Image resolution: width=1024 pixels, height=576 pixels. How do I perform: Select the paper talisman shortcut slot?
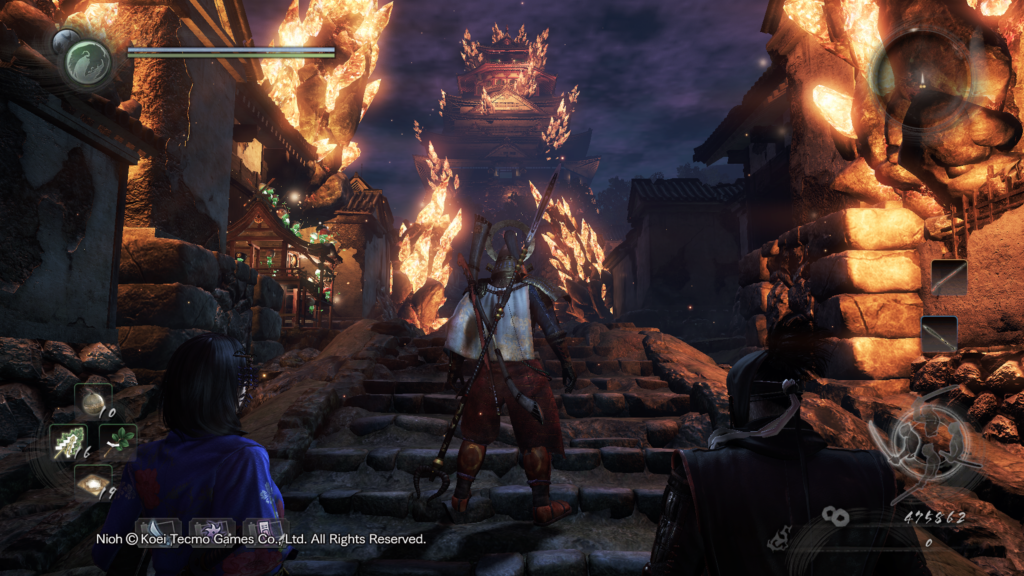263,530
